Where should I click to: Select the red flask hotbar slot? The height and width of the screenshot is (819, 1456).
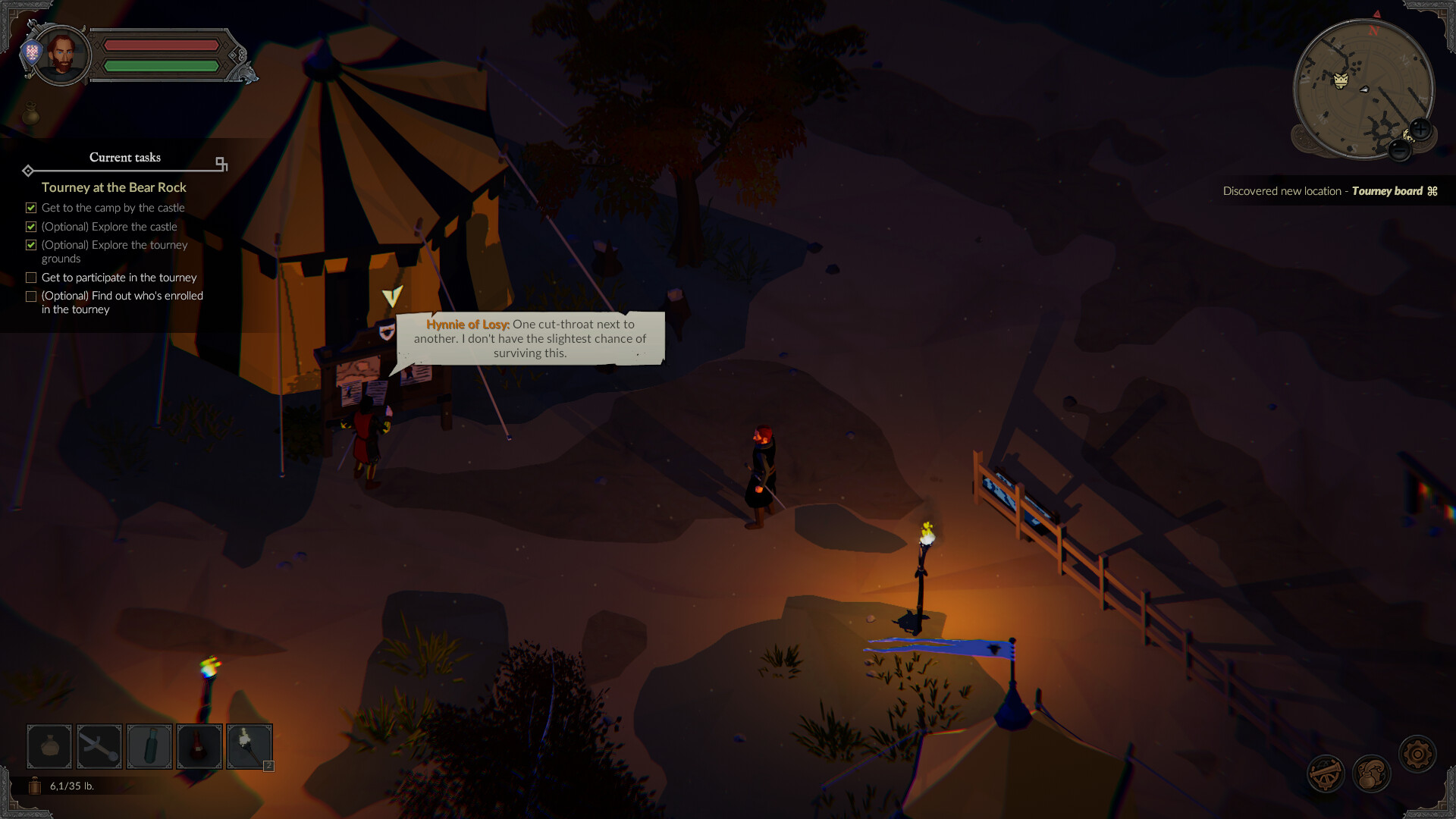pyautogui.click(x=199, y=746)
